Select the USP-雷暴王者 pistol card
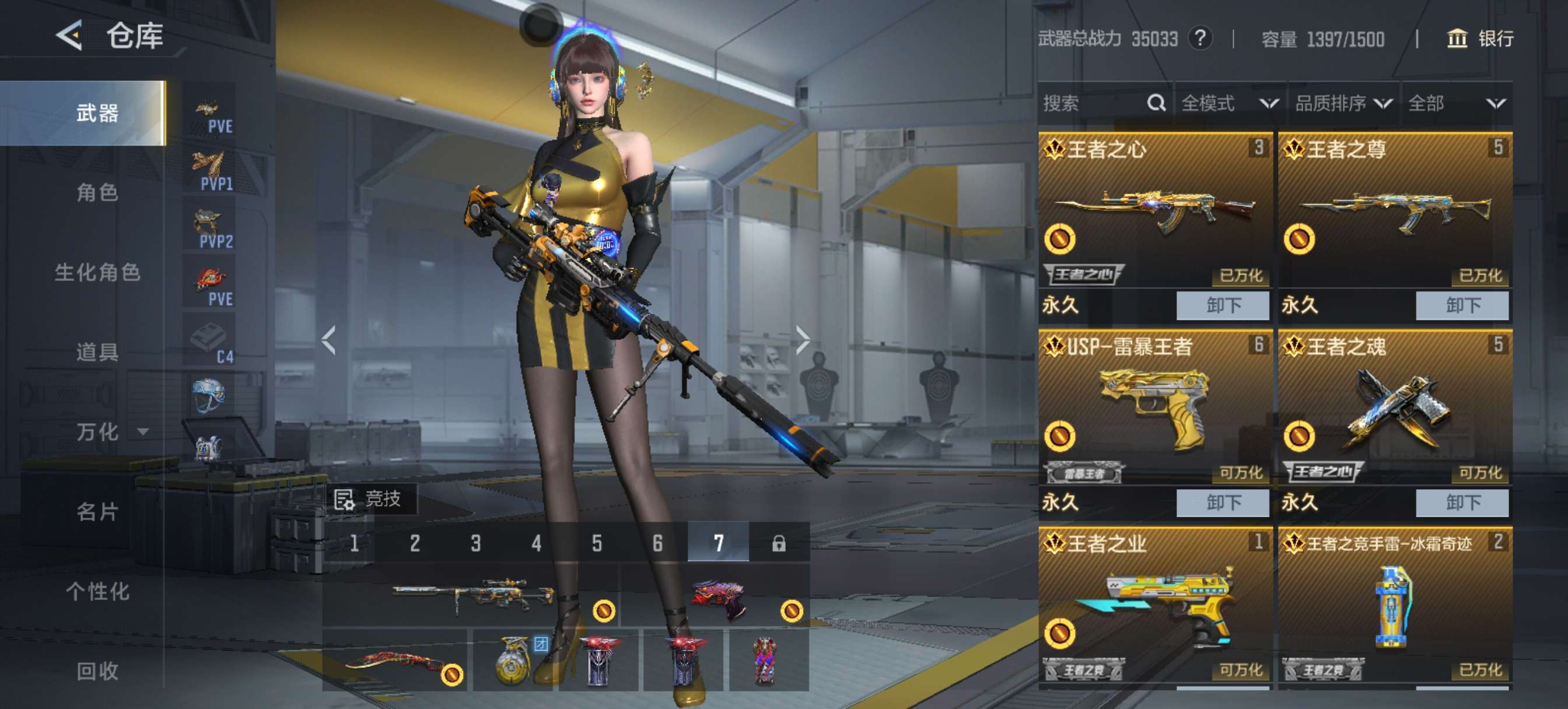The height and width of the screenshot is (709, 1568). tap(1154, 408)
